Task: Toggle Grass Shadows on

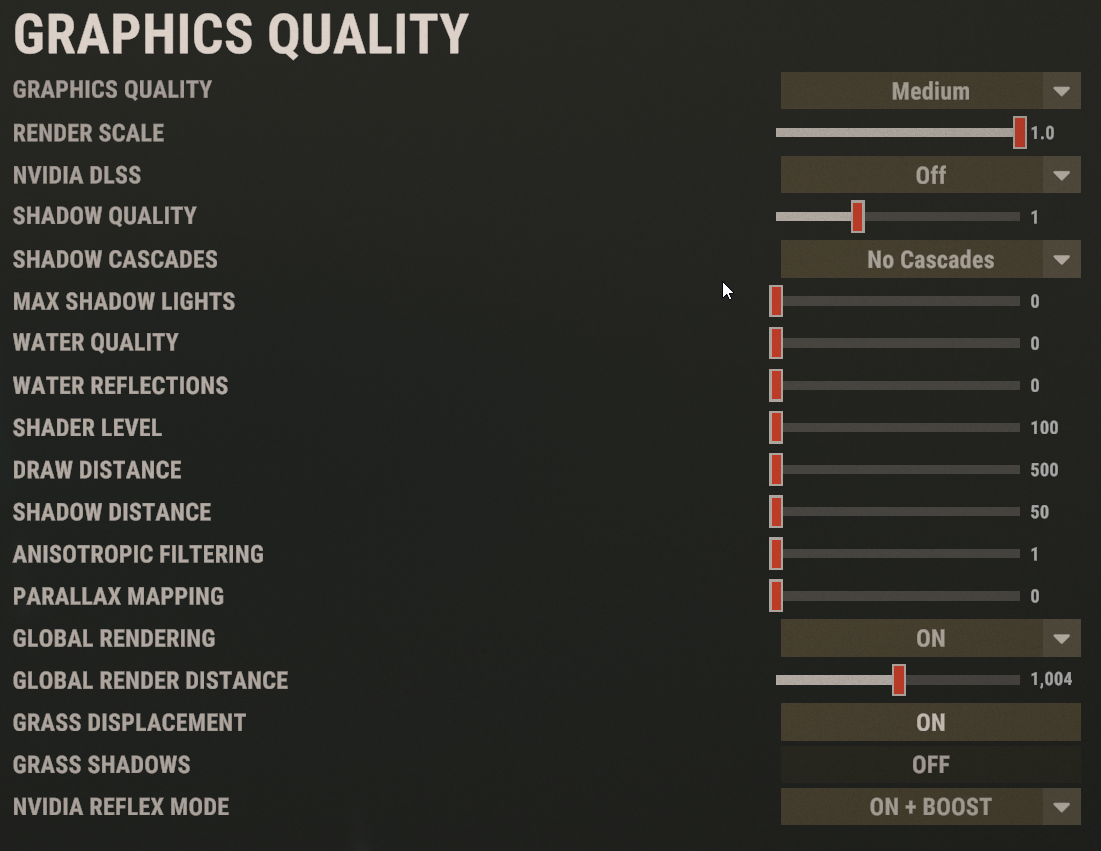Action: [x=930, y=765]
